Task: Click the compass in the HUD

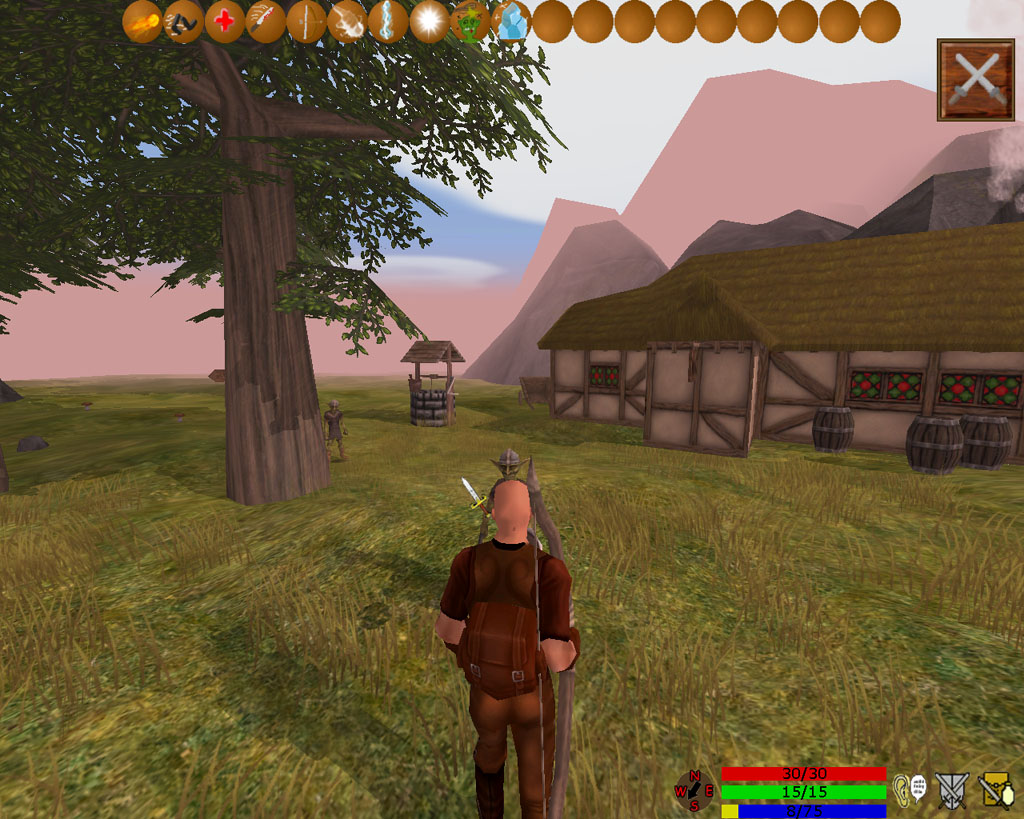Action: [x=694, y=791]
